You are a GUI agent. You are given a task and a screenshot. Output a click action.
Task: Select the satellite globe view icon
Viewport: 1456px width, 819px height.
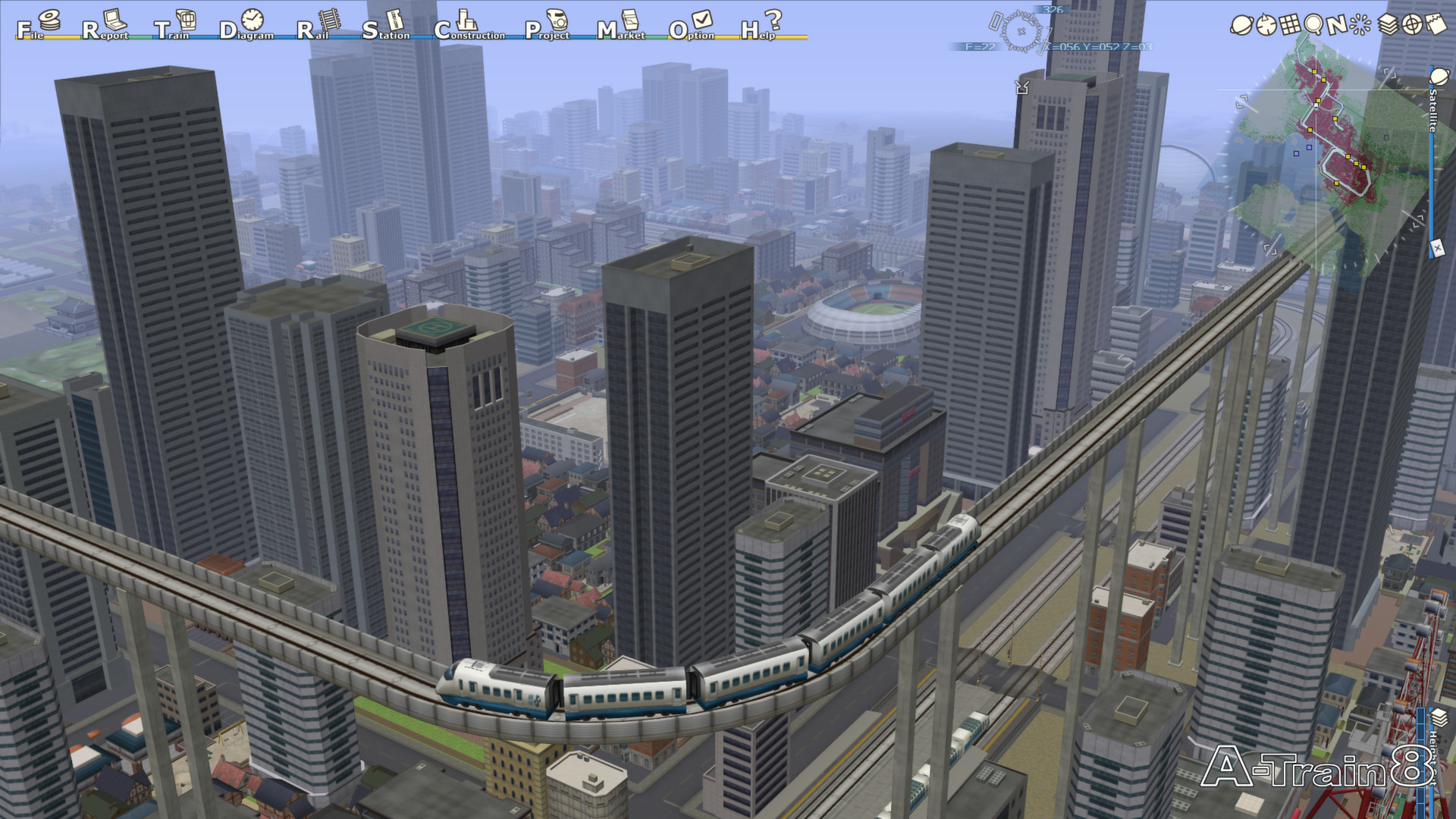point(1242,24)
